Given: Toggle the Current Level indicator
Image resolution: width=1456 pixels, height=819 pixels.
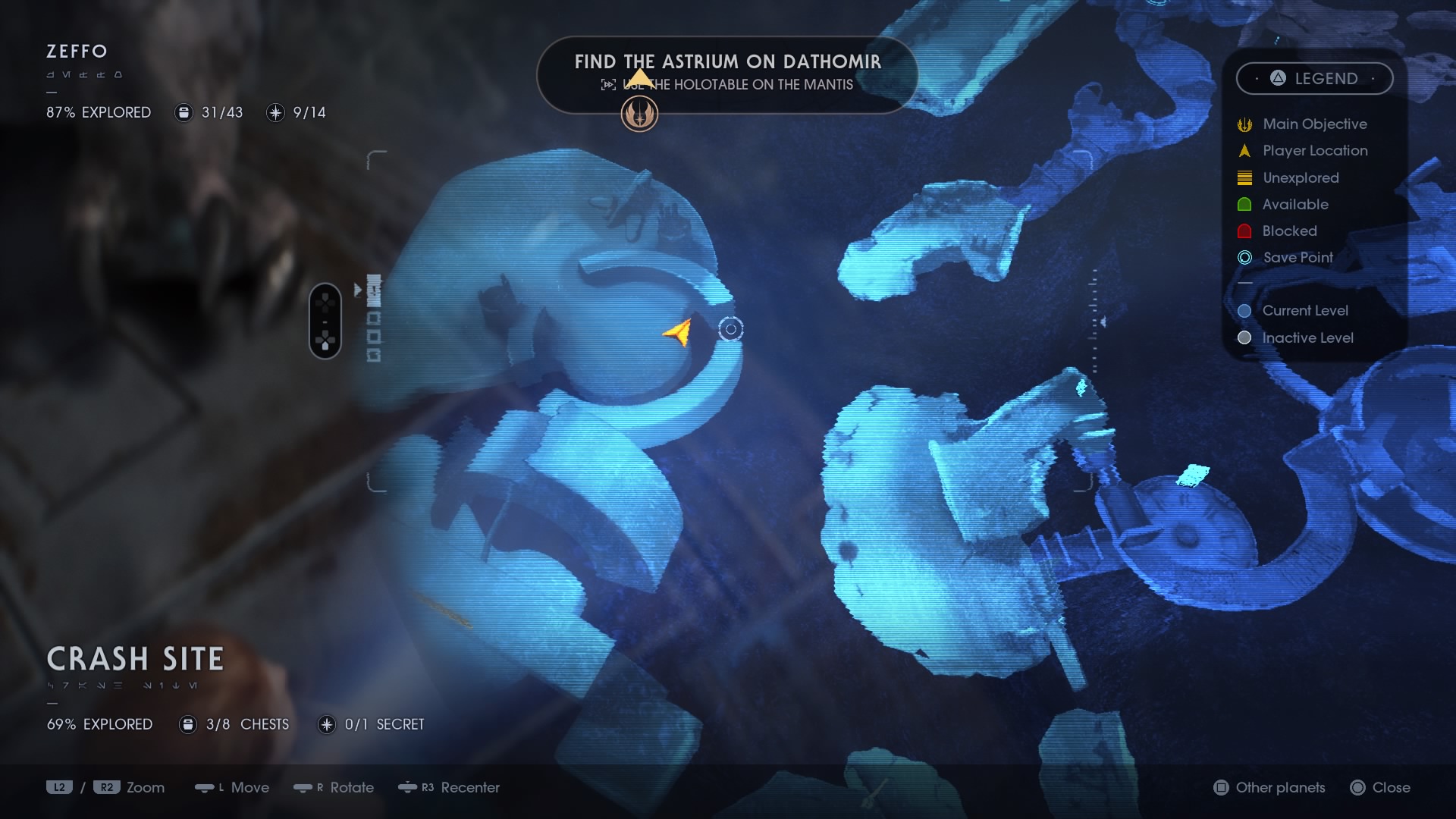Looking at the screenshot, I should click(1244, 311).
